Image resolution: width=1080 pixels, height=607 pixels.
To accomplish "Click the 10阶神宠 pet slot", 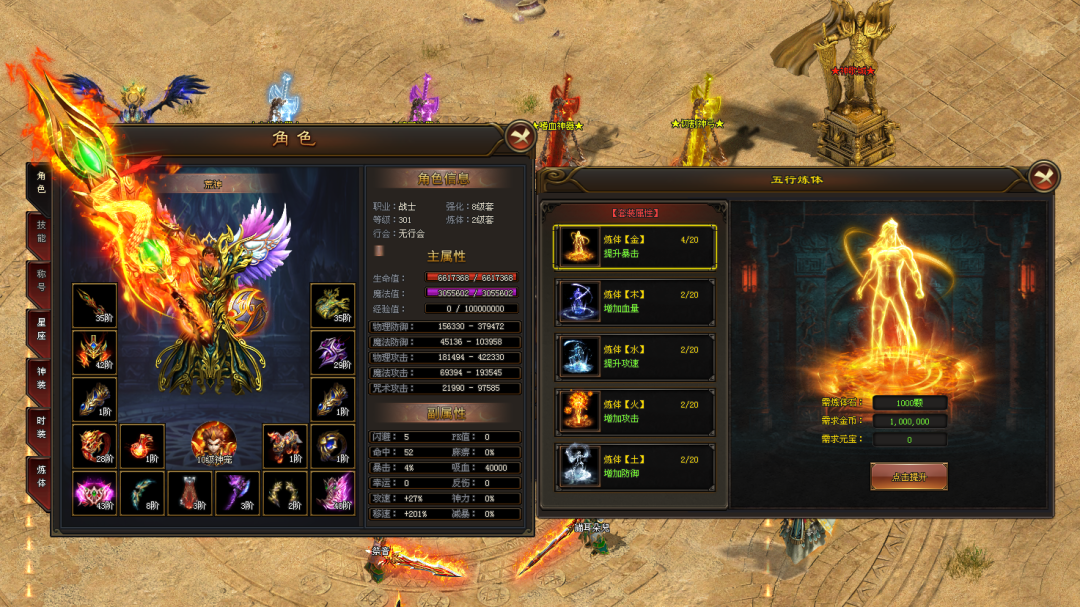I will click(213, 445).
